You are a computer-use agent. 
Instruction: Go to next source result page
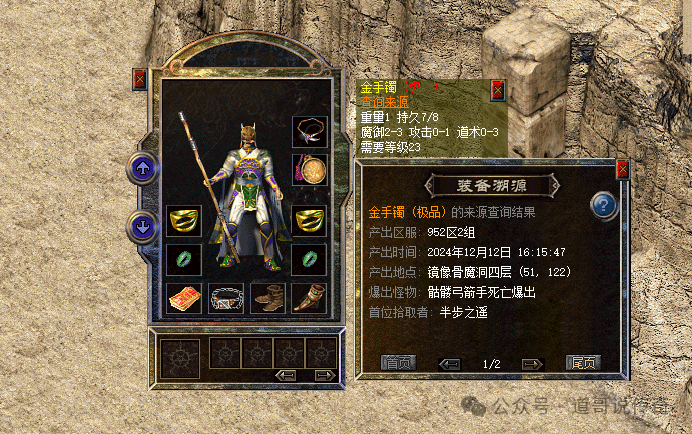pyautogui.click(x=533, y=364)
